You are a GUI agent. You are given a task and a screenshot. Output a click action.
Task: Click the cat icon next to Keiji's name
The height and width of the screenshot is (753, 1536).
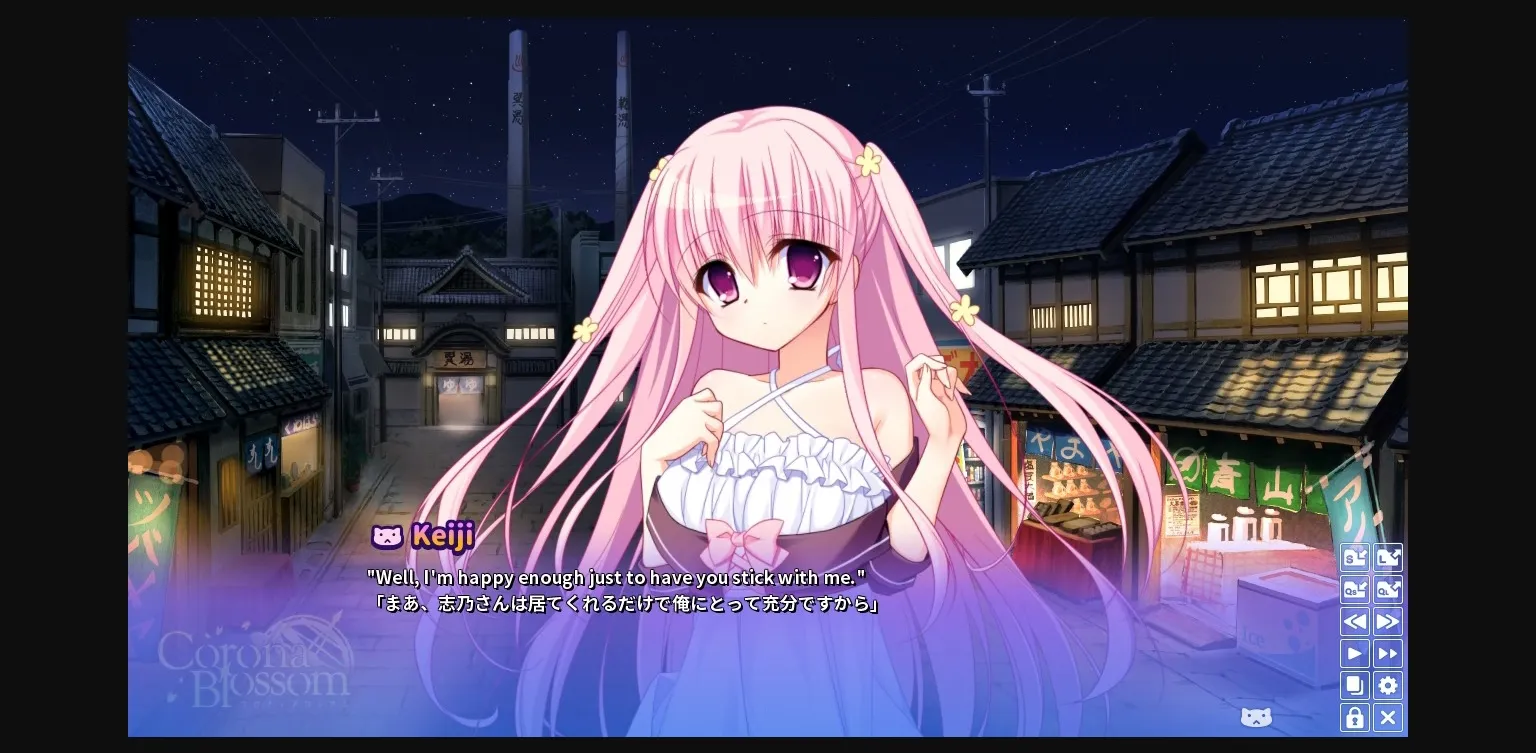point(389,537)
